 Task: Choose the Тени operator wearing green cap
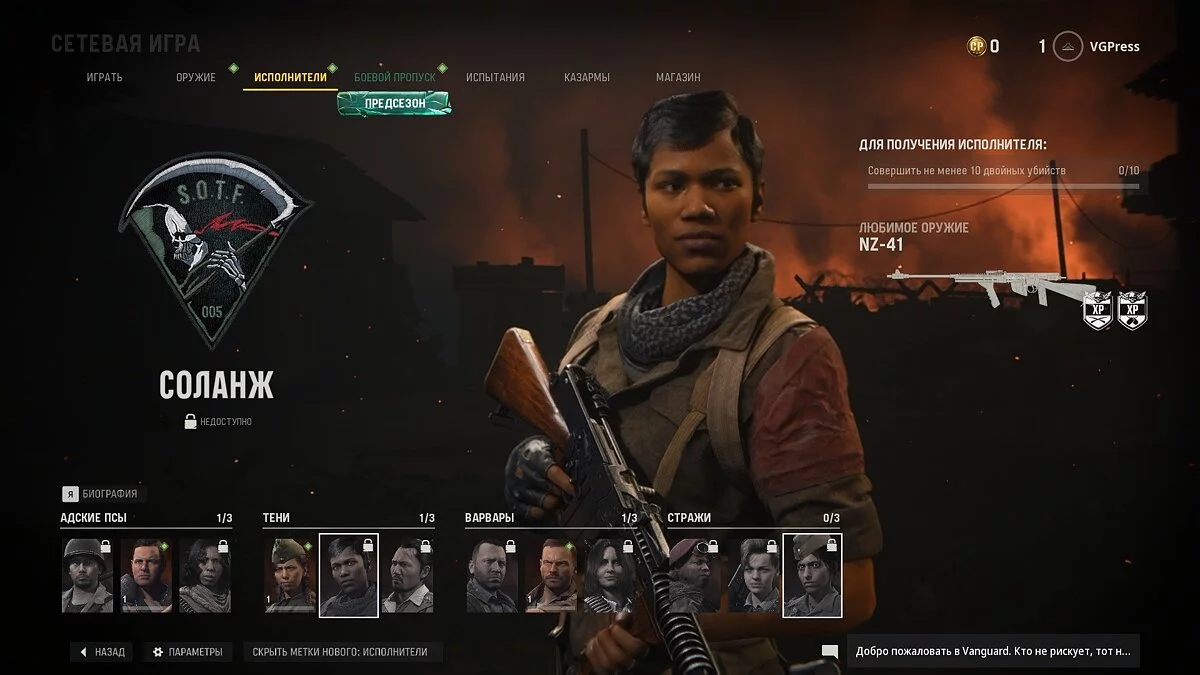[290, 575]
